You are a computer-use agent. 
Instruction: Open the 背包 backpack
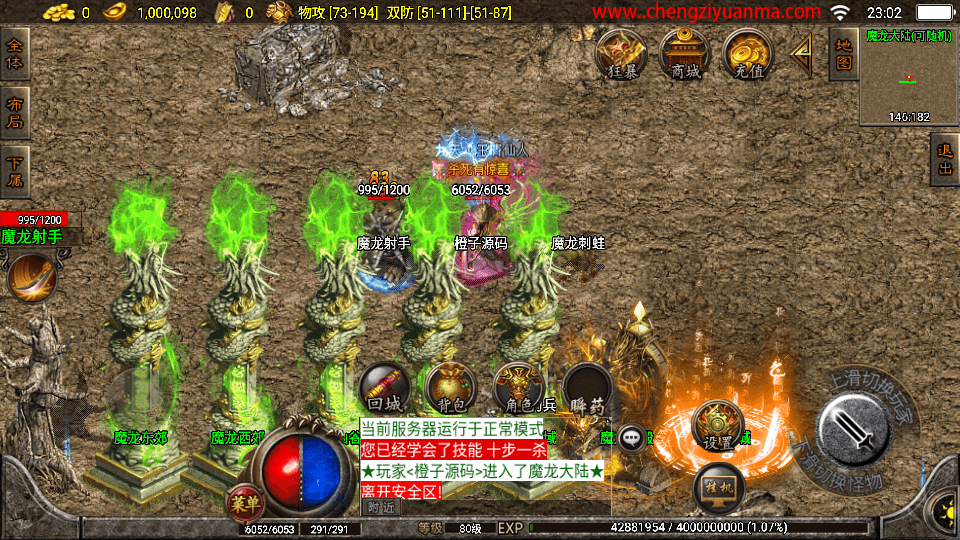(450, 388)
